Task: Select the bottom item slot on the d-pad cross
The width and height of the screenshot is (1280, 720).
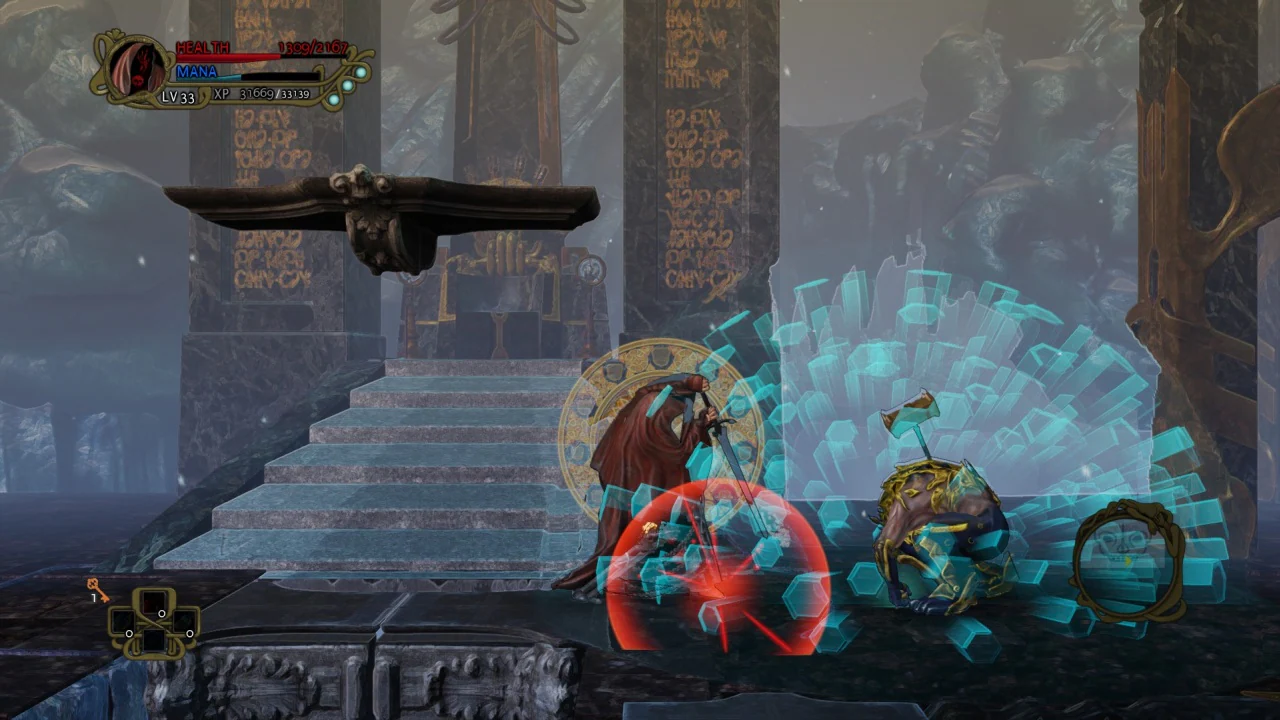Action: [x=154, y=642]
